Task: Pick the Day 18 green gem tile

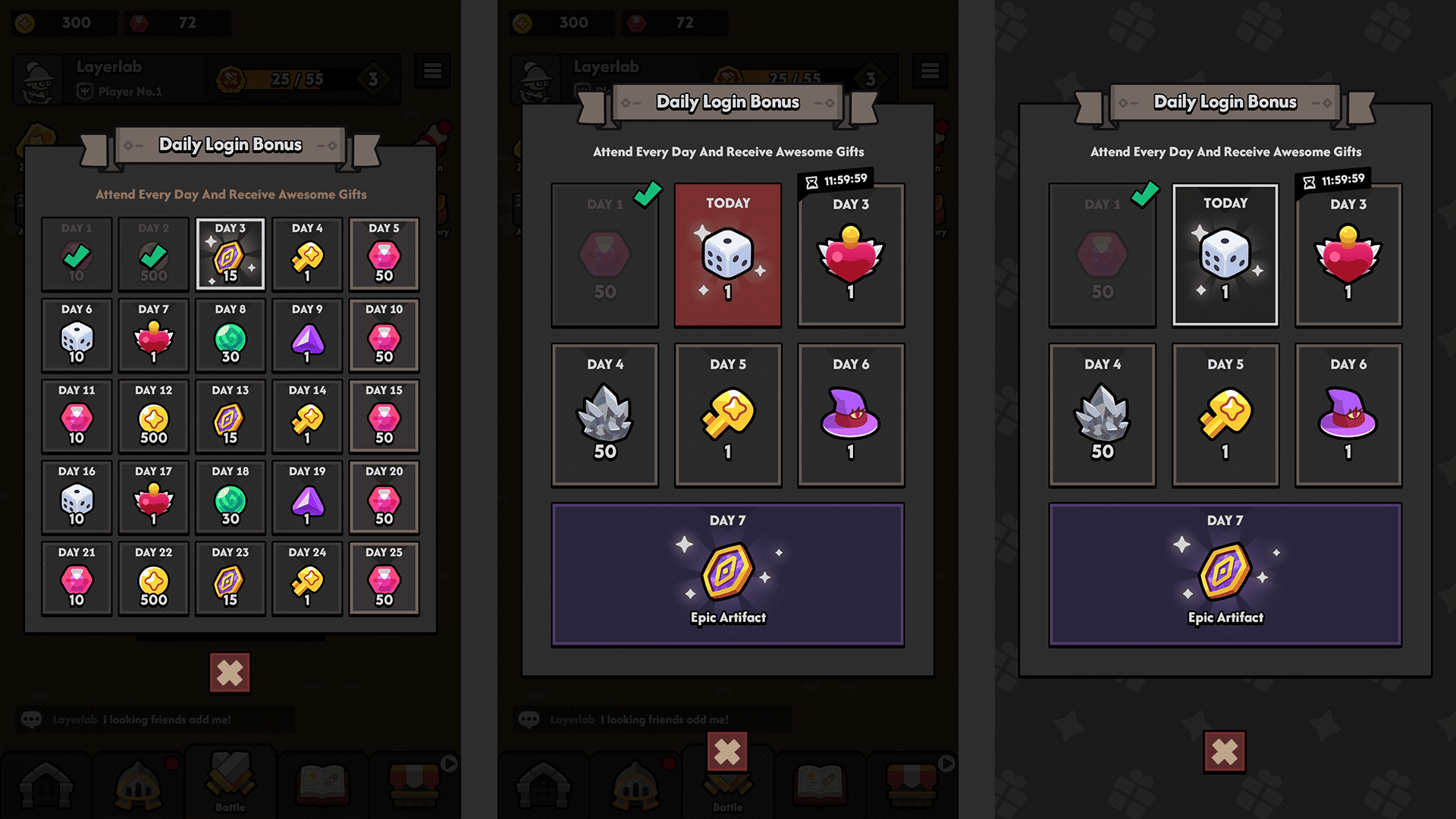Action: pos(230,497)
